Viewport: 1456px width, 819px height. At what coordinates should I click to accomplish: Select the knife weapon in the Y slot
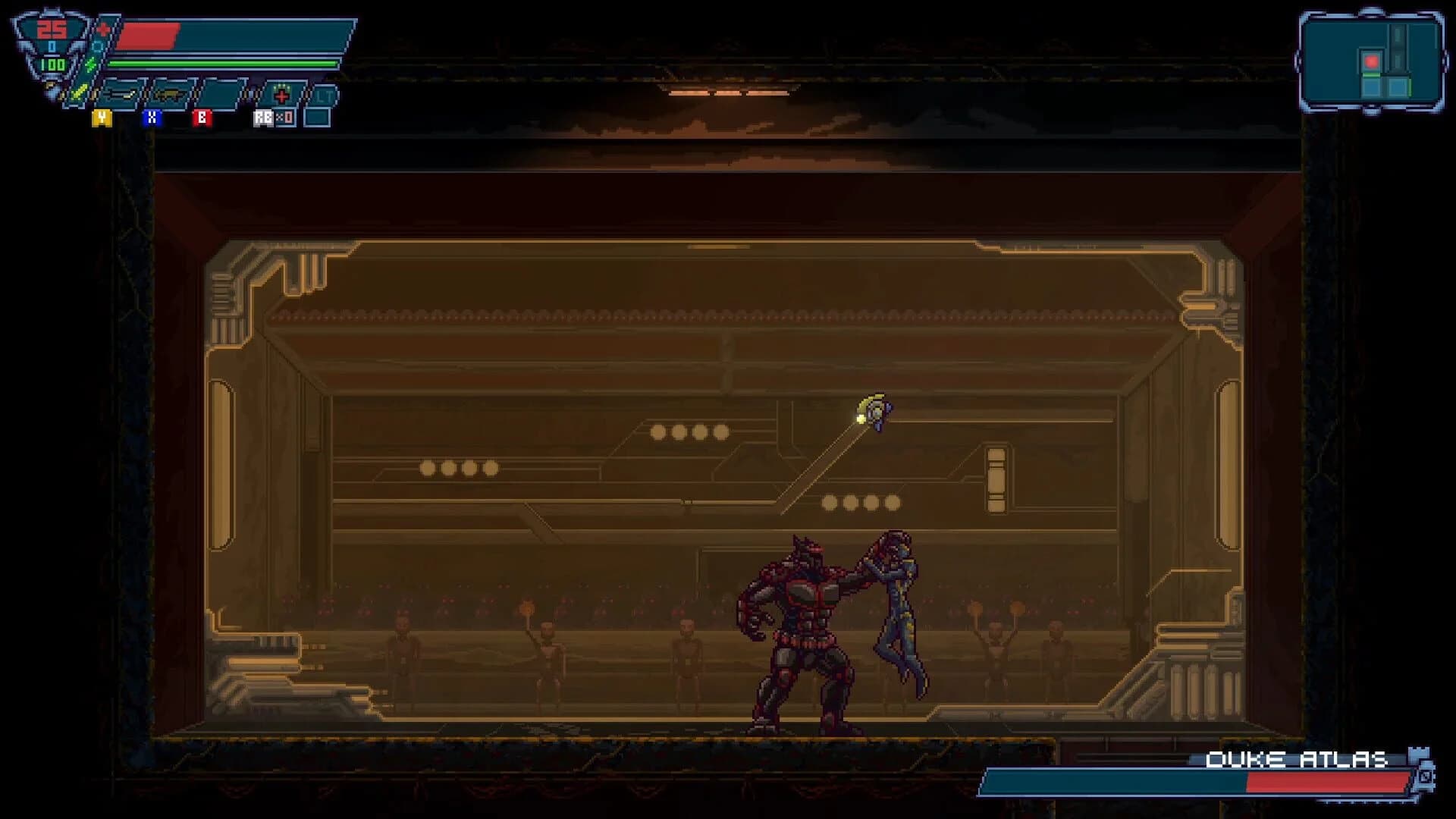click(121, 95)
